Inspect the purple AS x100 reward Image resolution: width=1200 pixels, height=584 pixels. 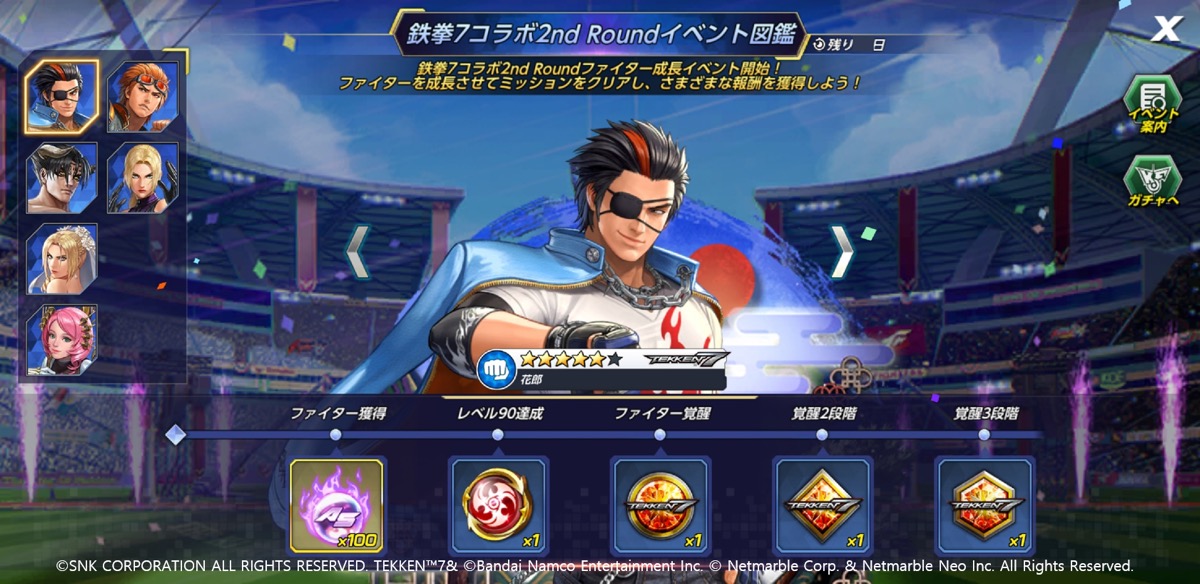pyautogui.click(x=336, y=505)
